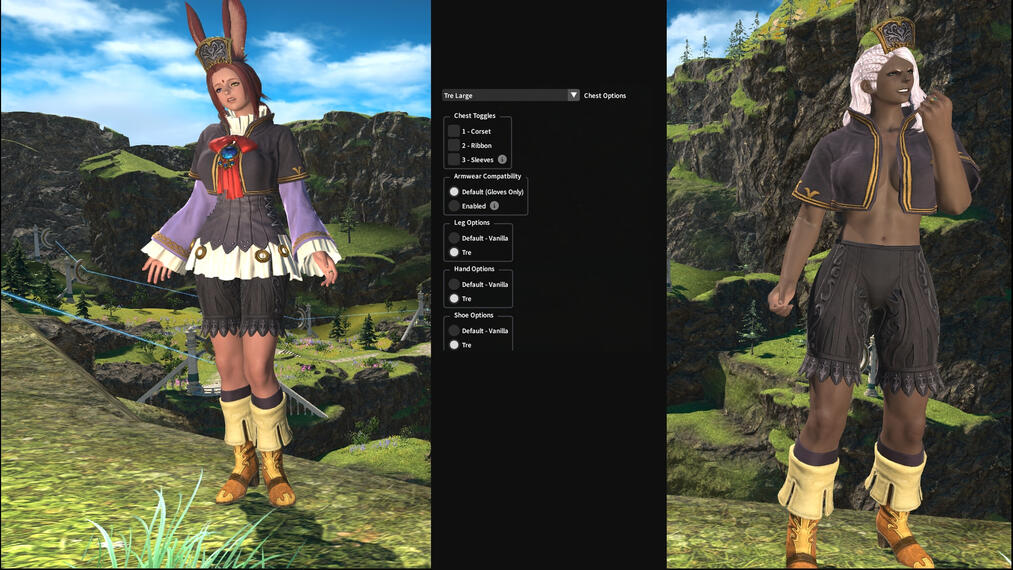Screen dimensions: 1013x570
Task: Select Default - Vanilla under Hand Options
Action: tap(454, 284)
